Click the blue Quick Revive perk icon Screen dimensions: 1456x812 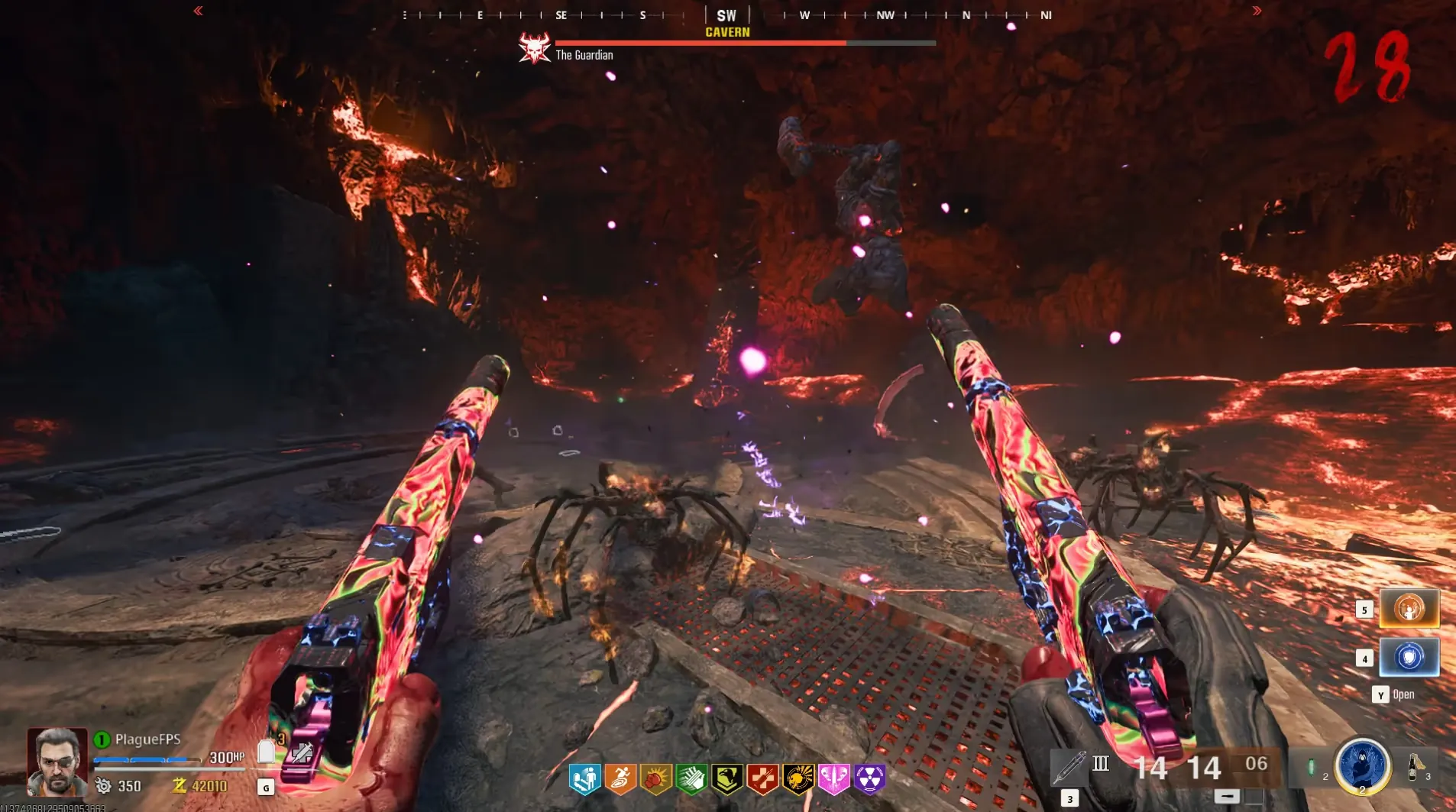[x=584, y=779]
